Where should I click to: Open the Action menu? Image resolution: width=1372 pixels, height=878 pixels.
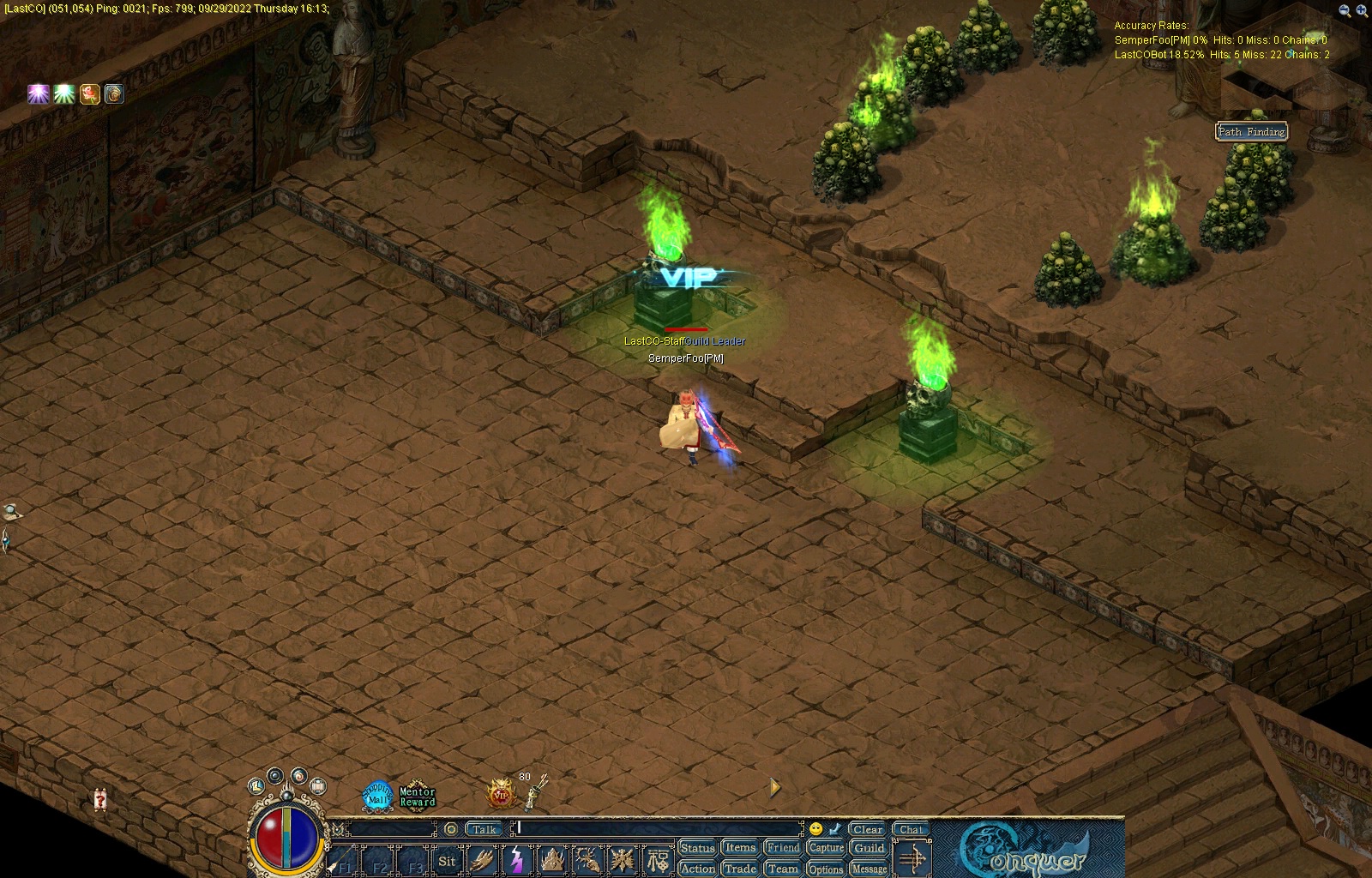(697, 869)
